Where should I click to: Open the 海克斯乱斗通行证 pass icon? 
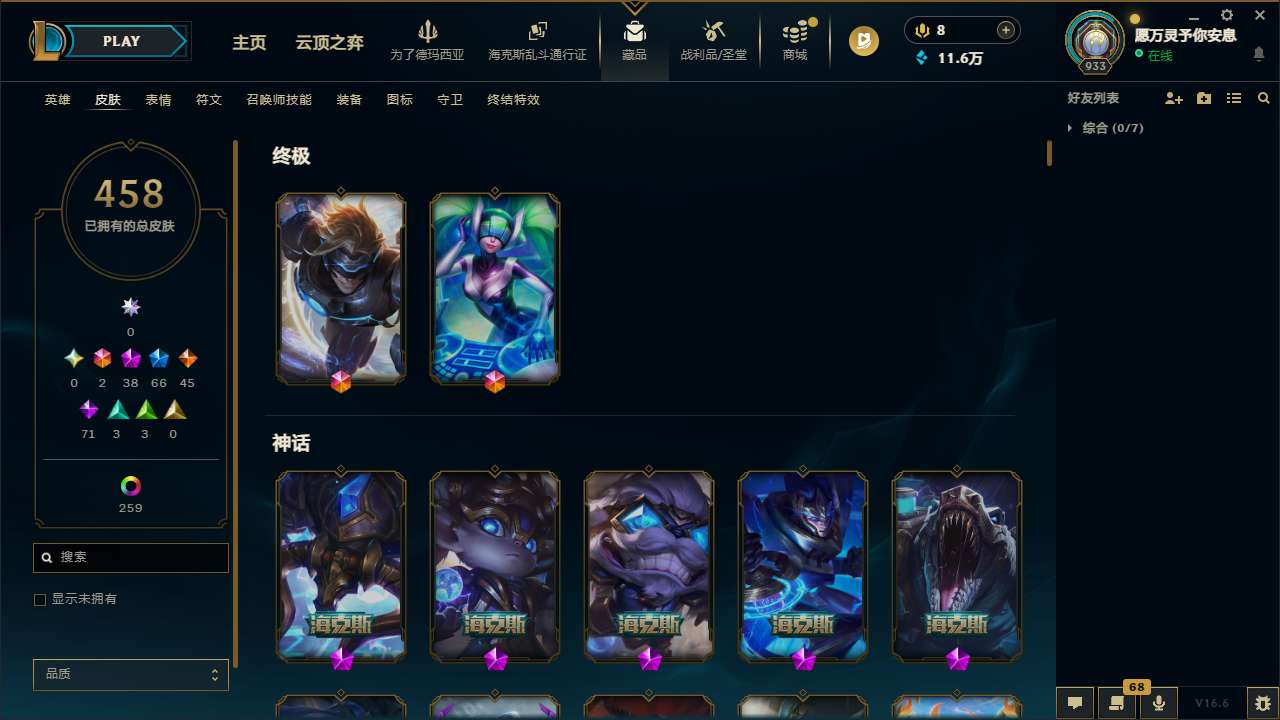point(537,38)
